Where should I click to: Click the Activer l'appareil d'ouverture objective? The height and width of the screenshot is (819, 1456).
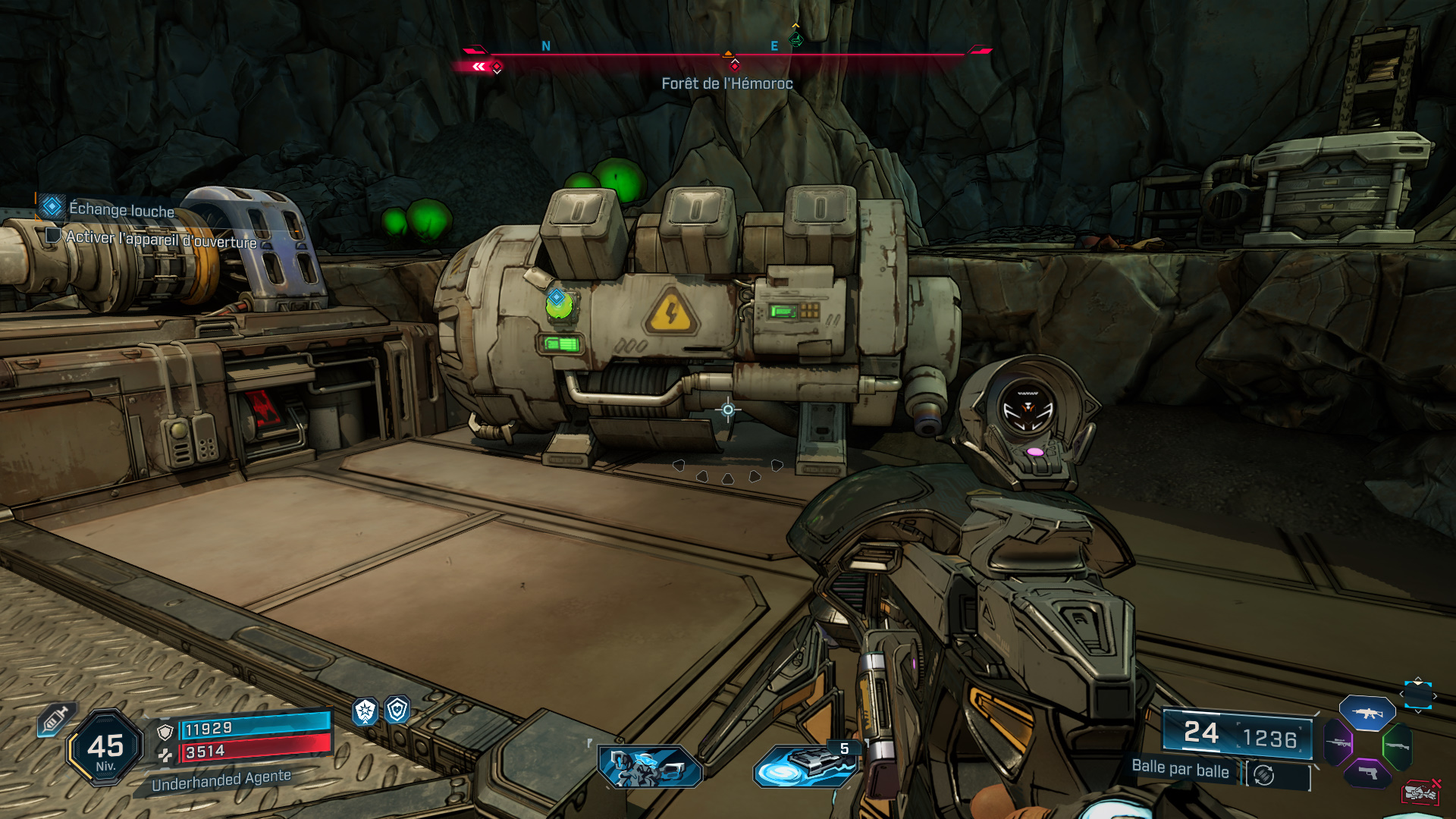(x=161, y=240)
